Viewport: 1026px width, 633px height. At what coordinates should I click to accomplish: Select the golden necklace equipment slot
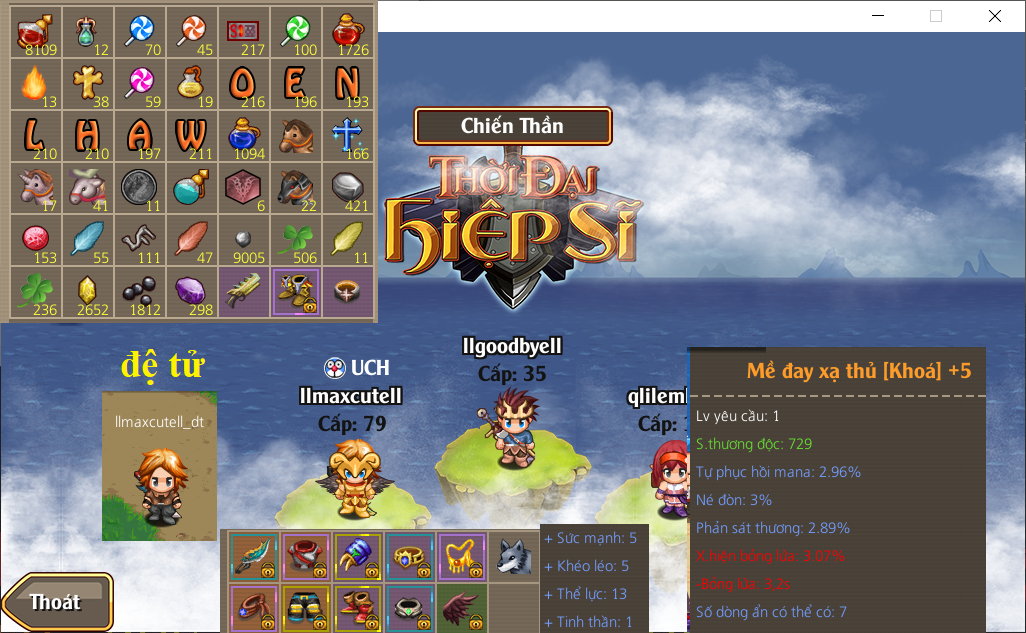[462, 556]
